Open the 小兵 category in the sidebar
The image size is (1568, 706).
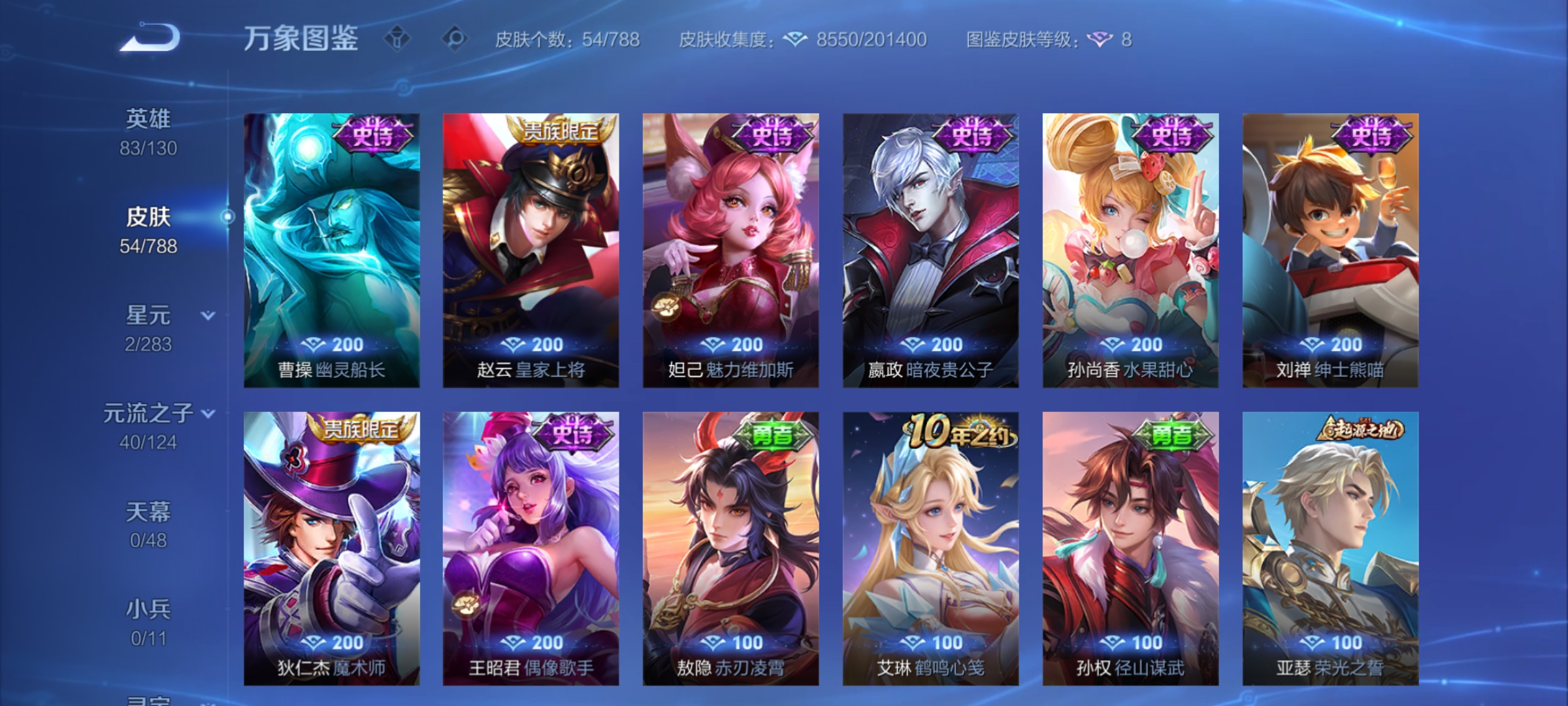coord(148,608)
